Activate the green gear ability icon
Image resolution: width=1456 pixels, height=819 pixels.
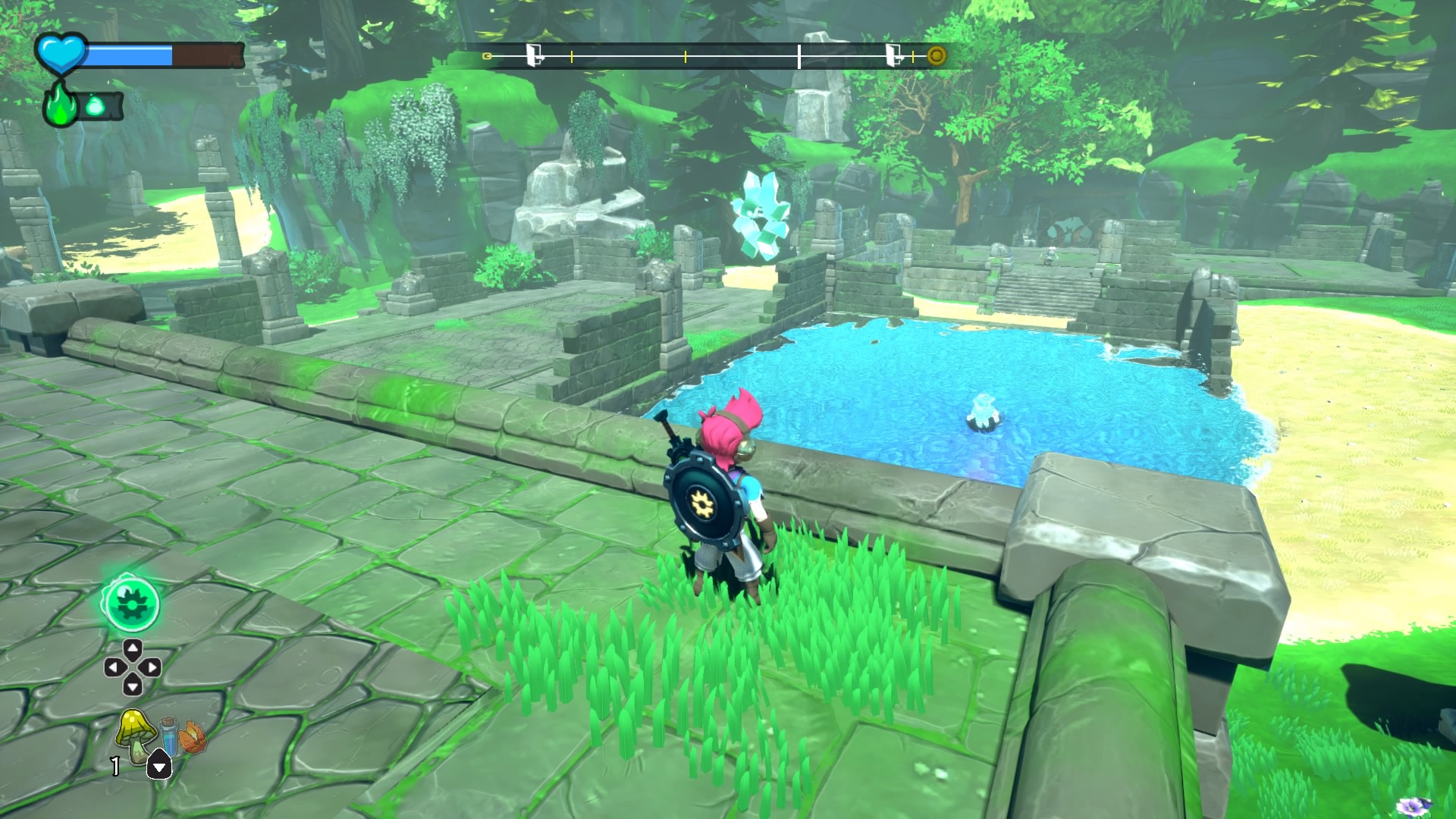(131, 604)
